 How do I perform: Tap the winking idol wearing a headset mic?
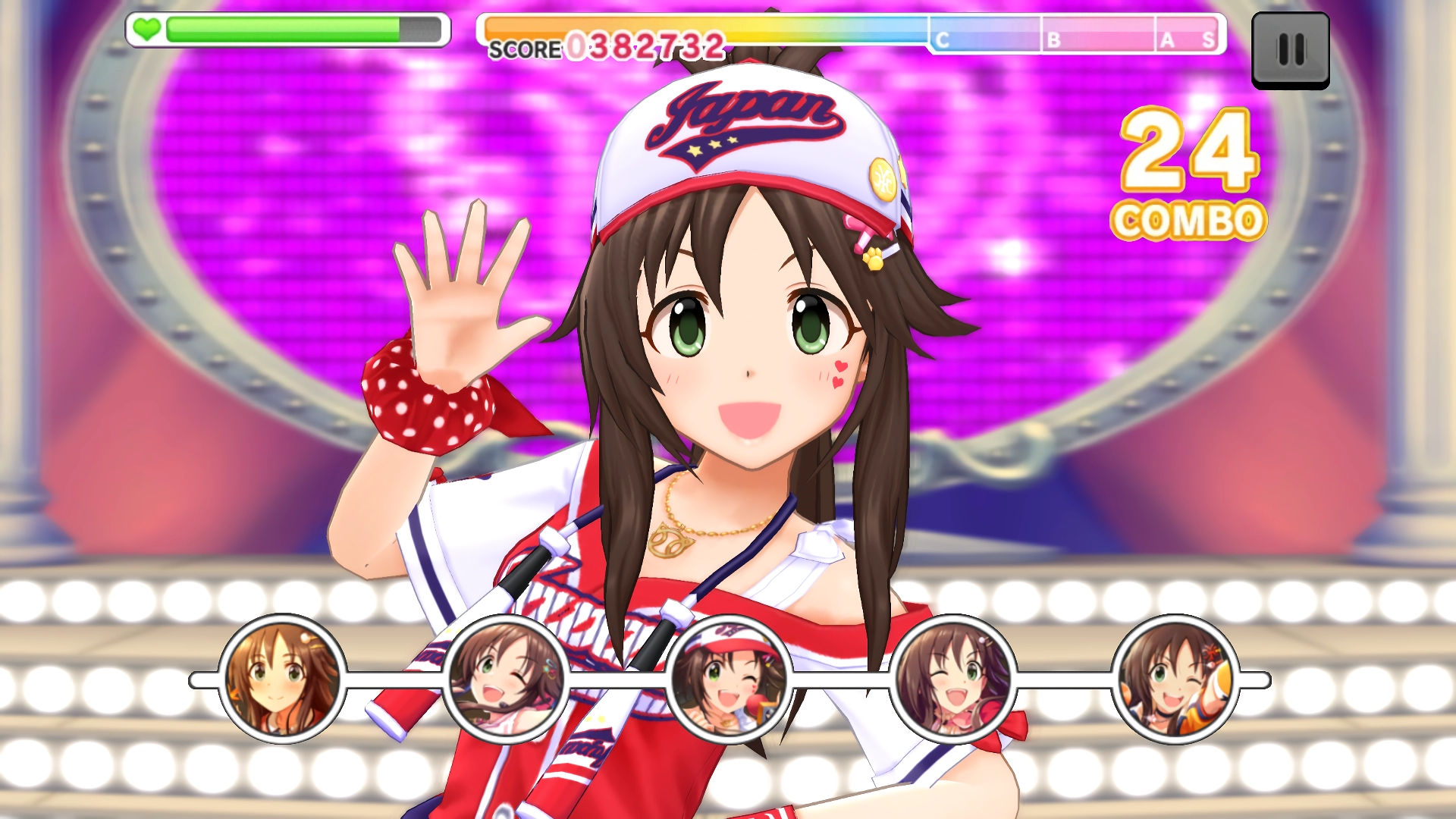point(506,679)
